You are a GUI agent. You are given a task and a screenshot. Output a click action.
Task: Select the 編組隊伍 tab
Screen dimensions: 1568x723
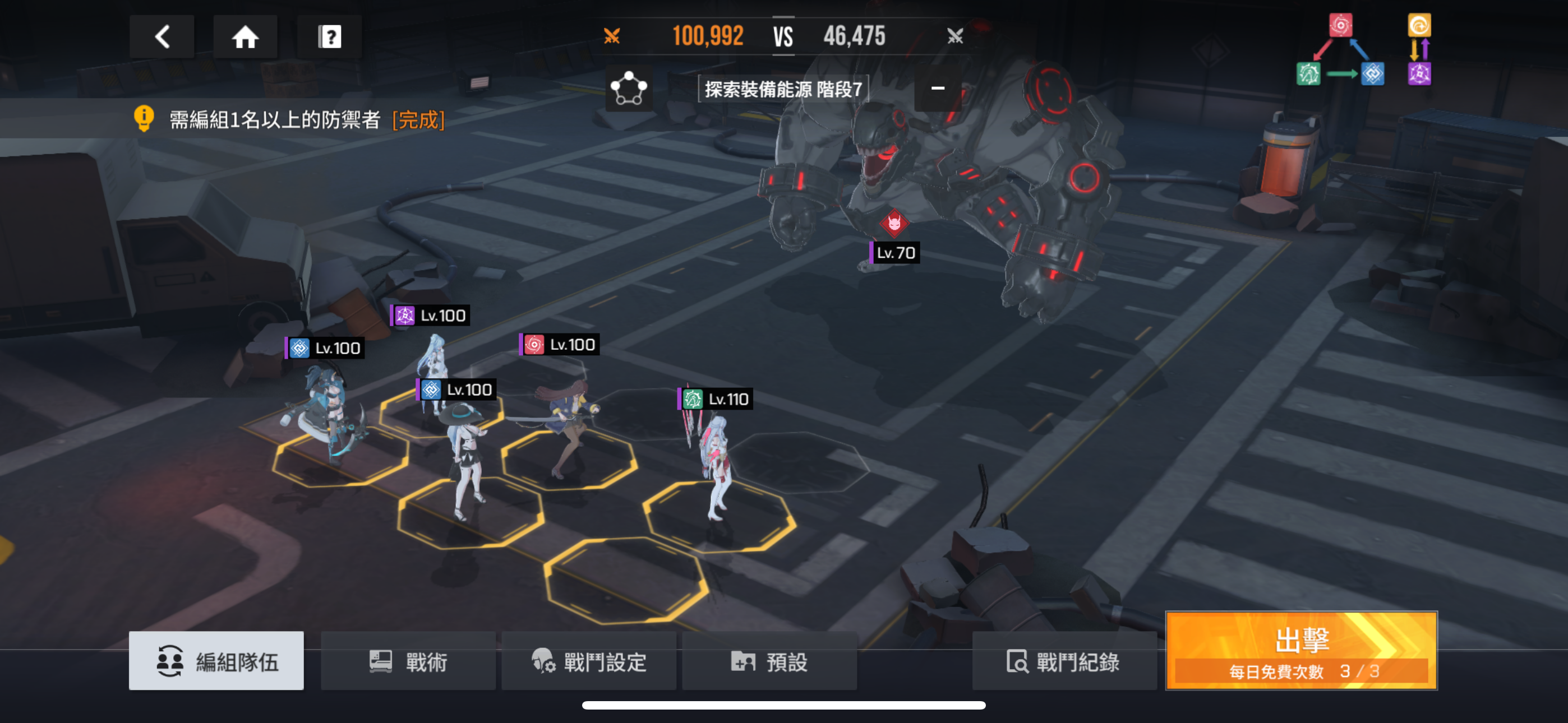tap(216, 660)
